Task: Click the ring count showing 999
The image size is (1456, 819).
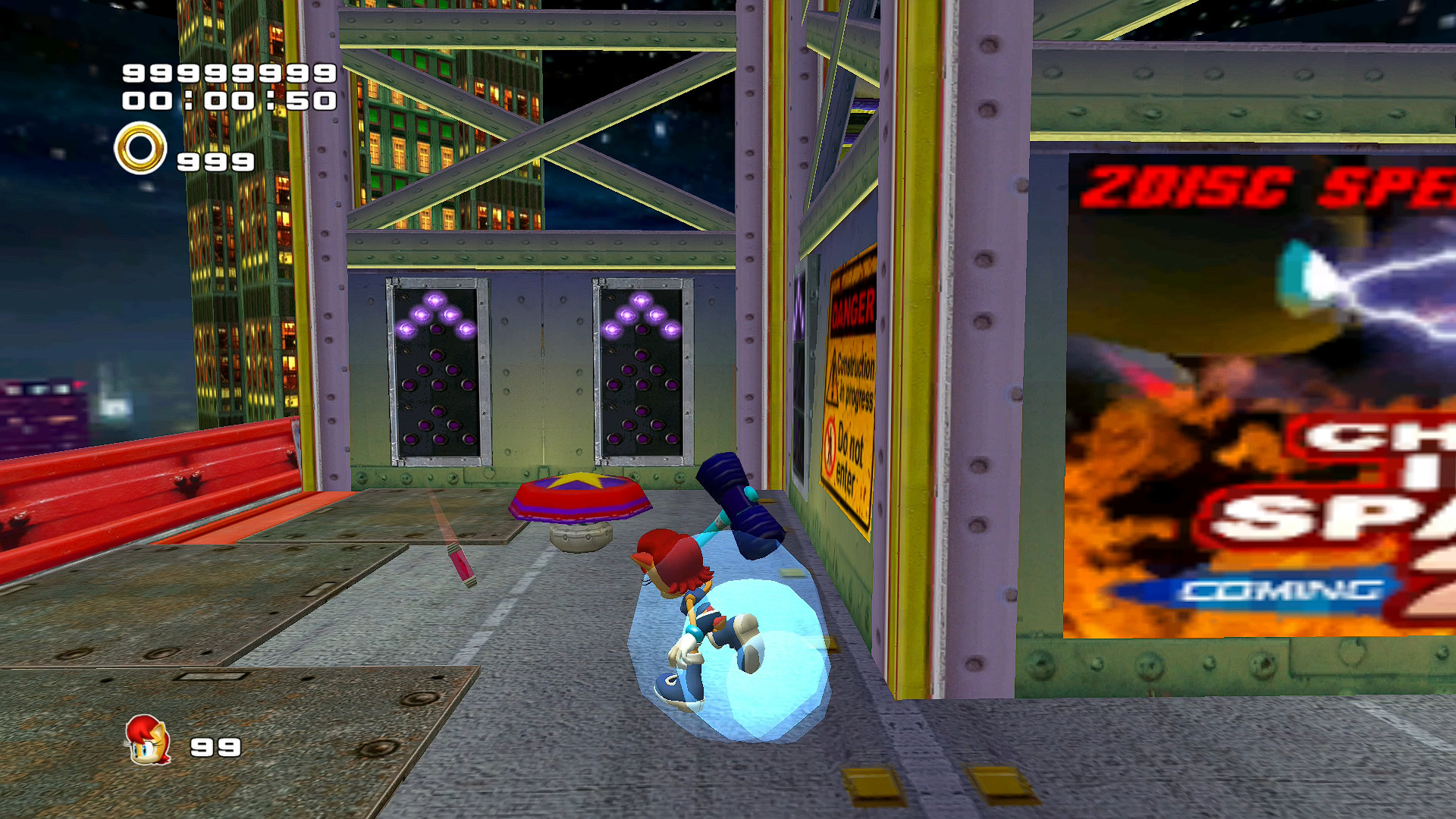Action: [212, 161]
